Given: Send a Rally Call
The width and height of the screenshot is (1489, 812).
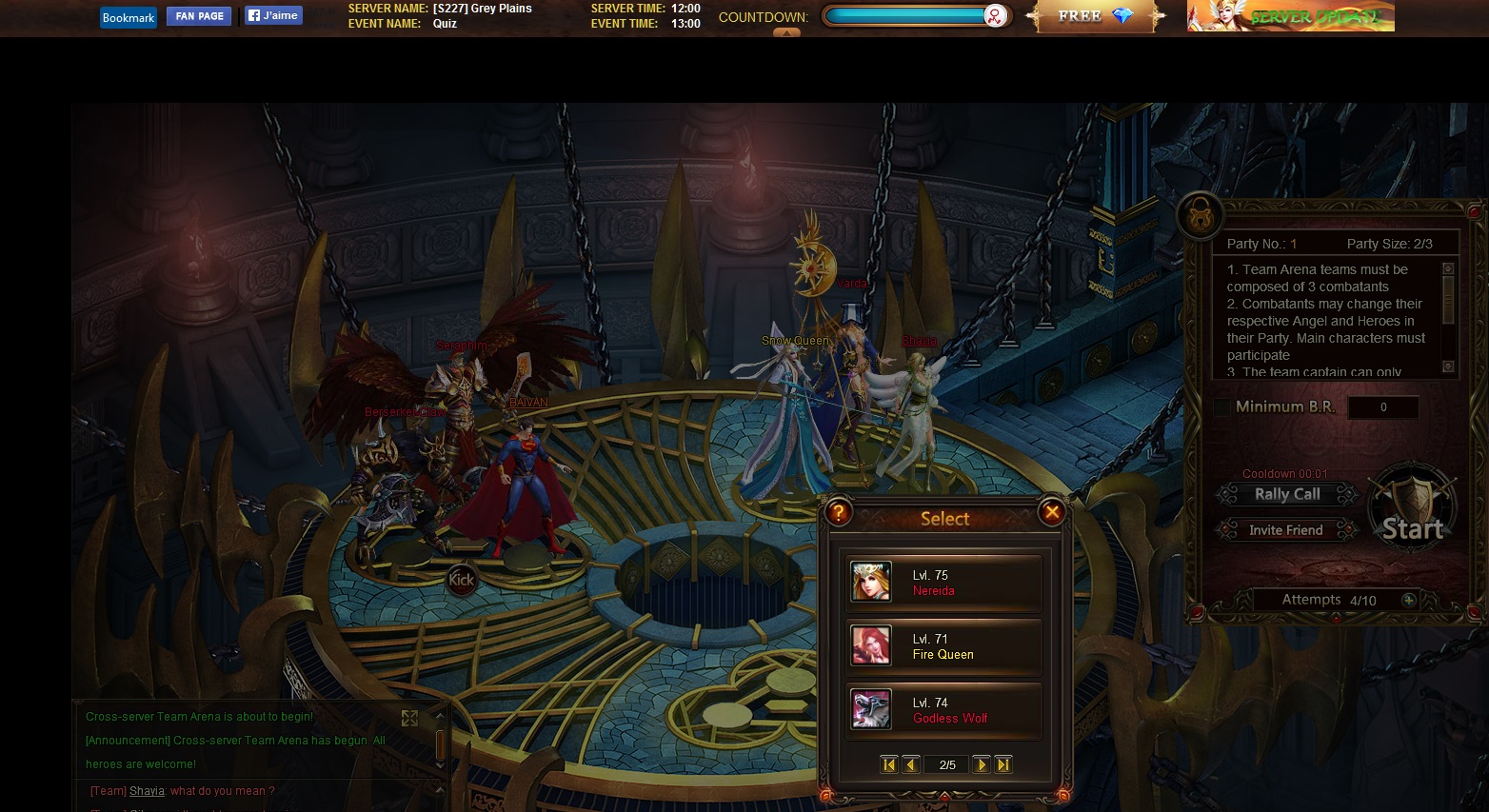Looking at the screenshot, I should point(1286,494).
